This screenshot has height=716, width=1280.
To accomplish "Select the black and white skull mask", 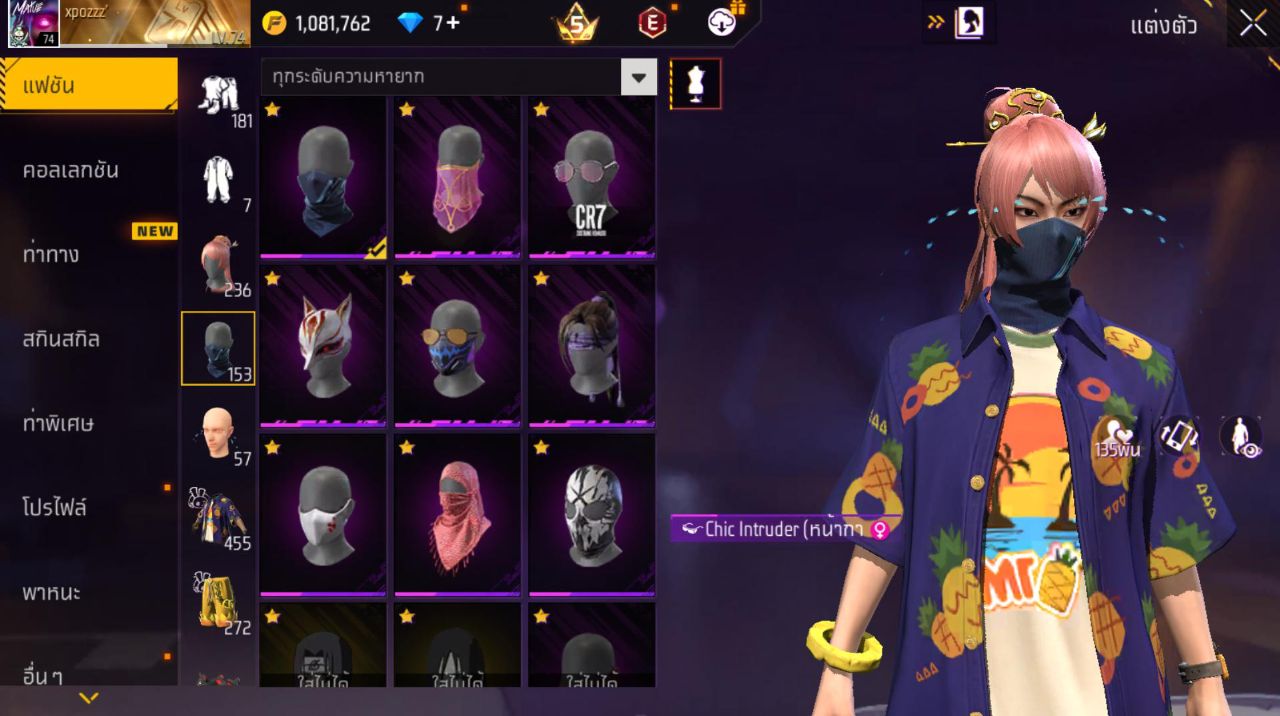I will [591, 514].
